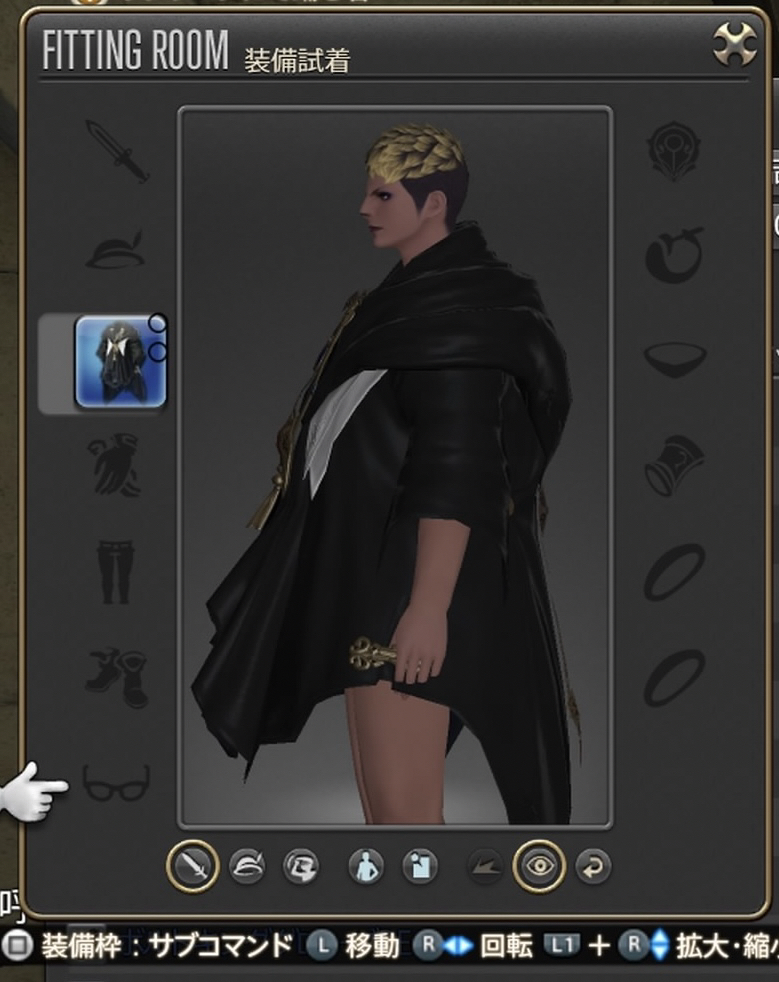Select the necklace slot

point(674,359)
